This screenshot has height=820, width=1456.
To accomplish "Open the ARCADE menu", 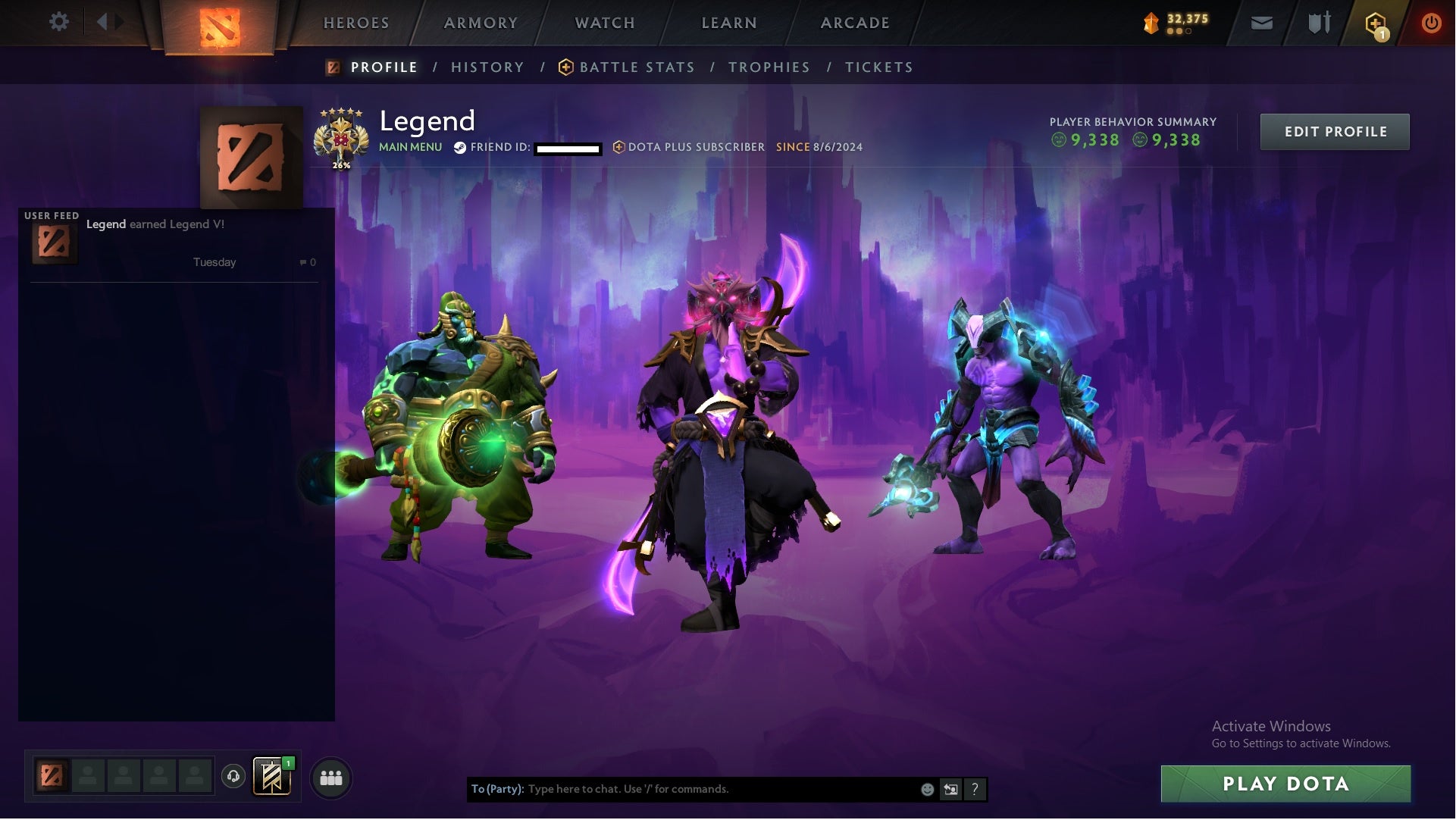I will pos(854,22).
